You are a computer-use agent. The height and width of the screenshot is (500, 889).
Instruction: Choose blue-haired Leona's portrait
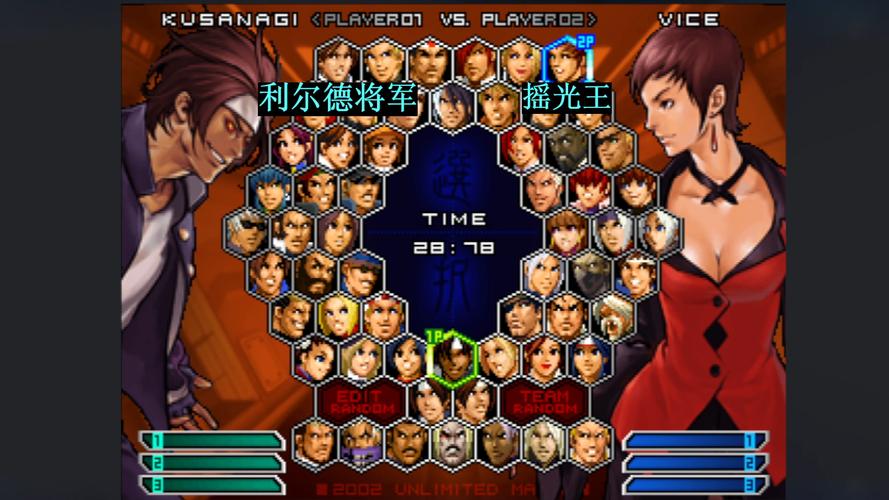[x=270, y=189]
